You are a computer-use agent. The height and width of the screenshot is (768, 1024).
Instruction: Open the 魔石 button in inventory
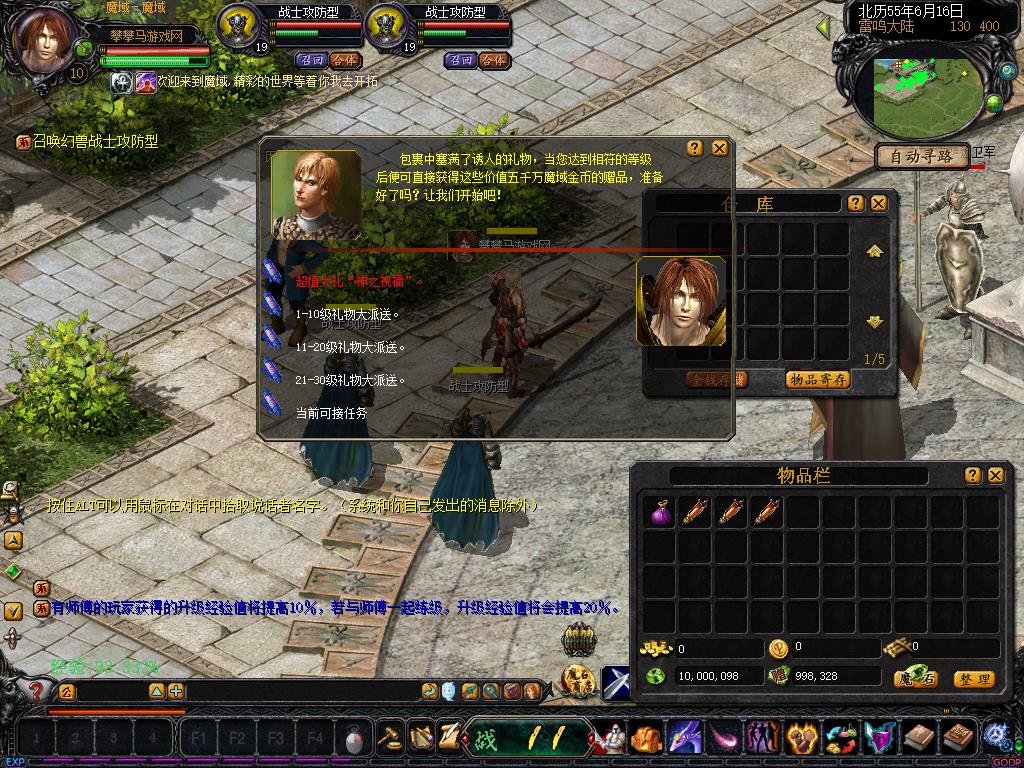916,679
